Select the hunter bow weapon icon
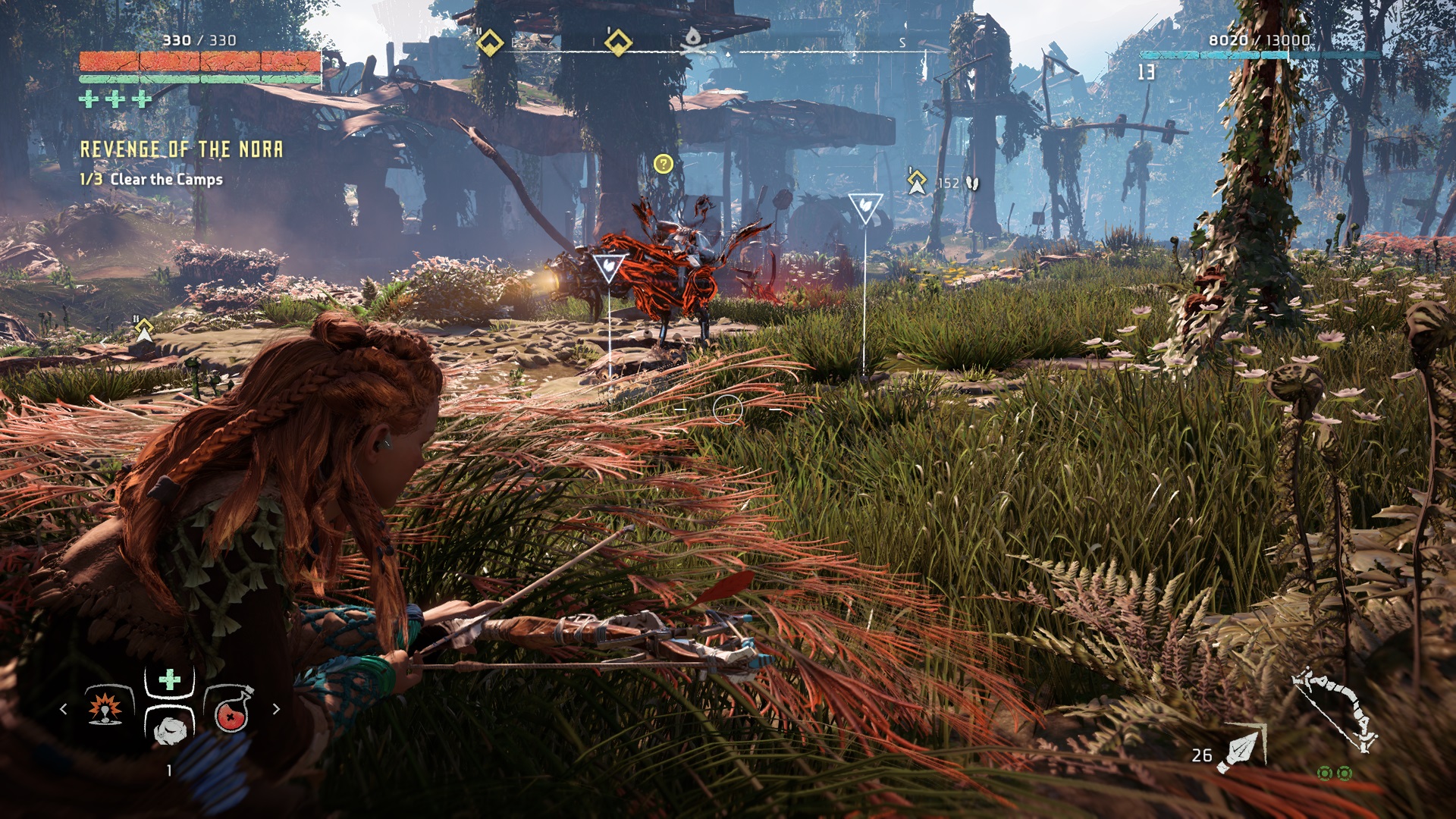Viewport: 1456px width, 819px height. pos(1335,711)
